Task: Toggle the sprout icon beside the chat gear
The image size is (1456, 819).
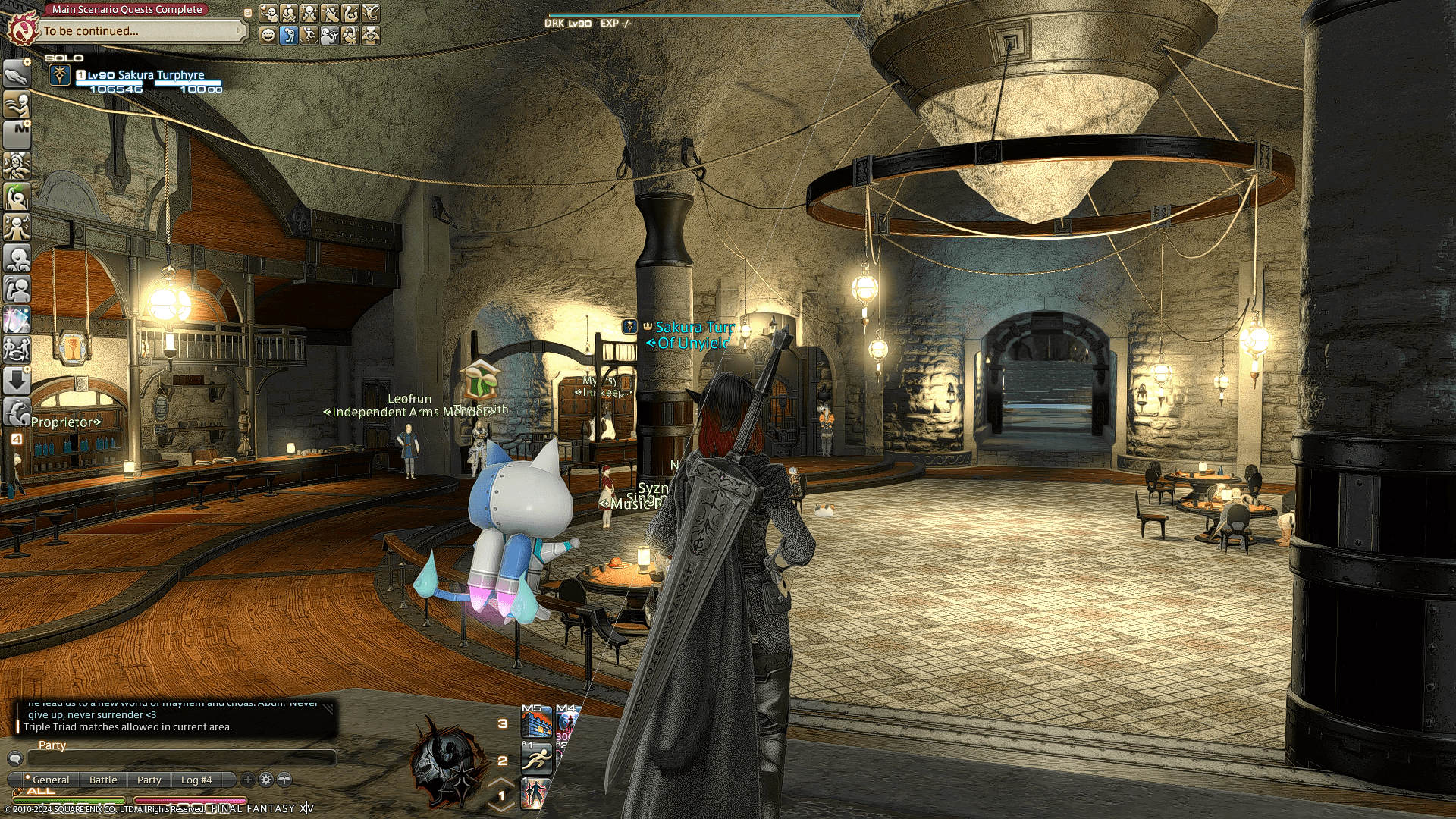Action: (x=284, y=780)
